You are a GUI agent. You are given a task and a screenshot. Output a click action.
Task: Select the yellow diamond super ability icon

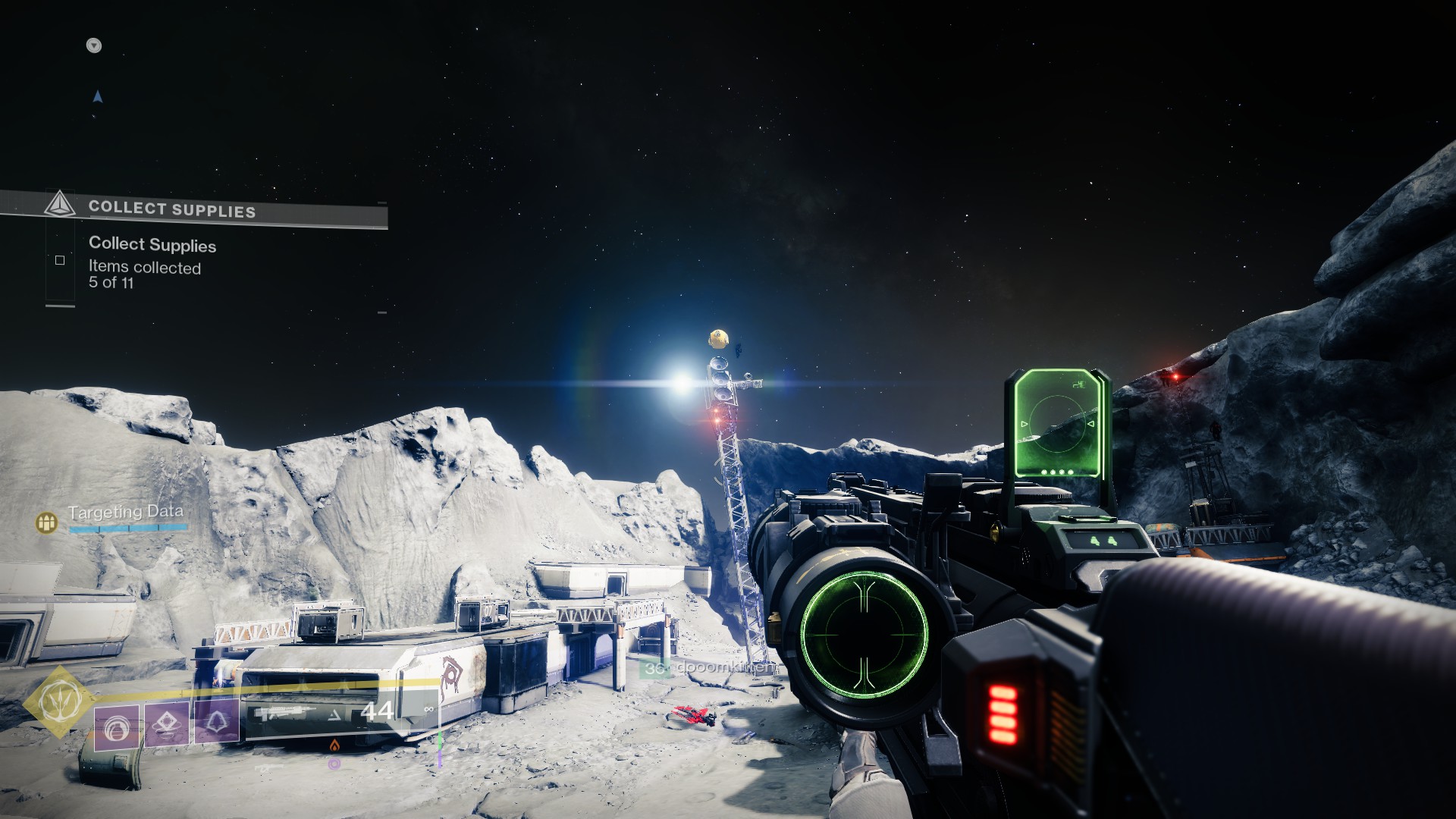coord(58,701)
